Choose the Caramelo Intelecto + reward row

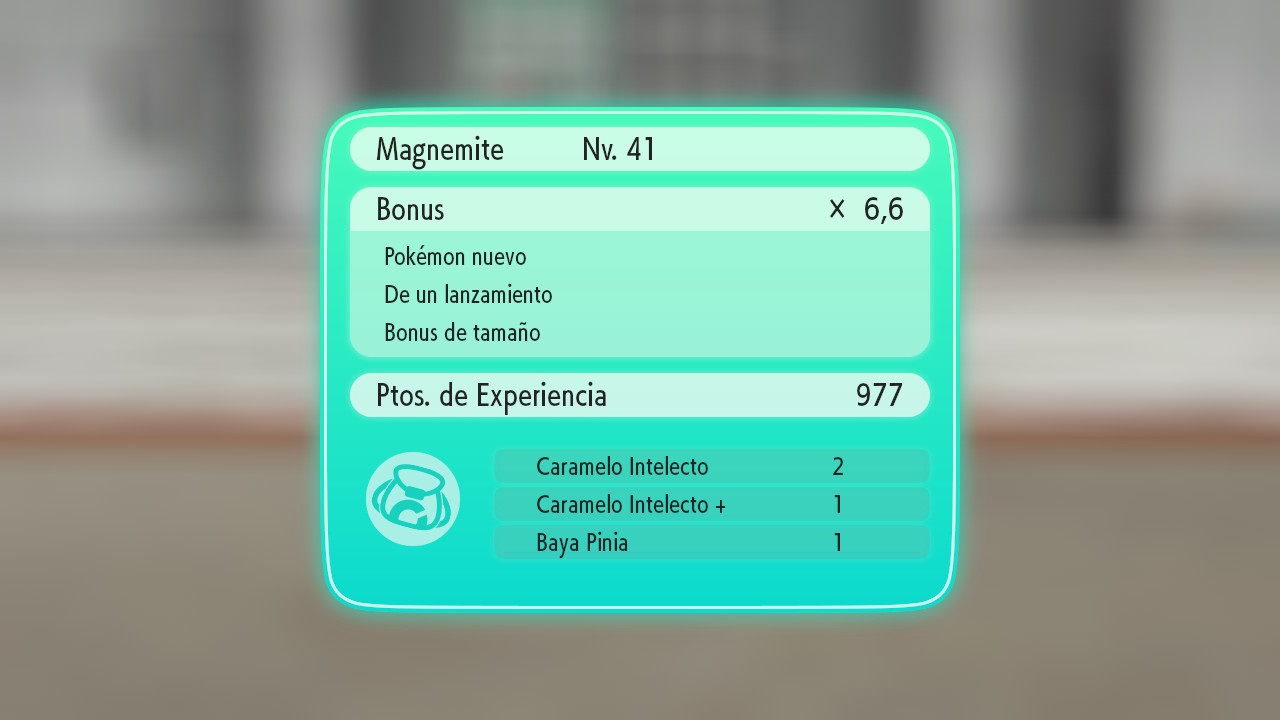pyautogui.click(x=711, y=504)
